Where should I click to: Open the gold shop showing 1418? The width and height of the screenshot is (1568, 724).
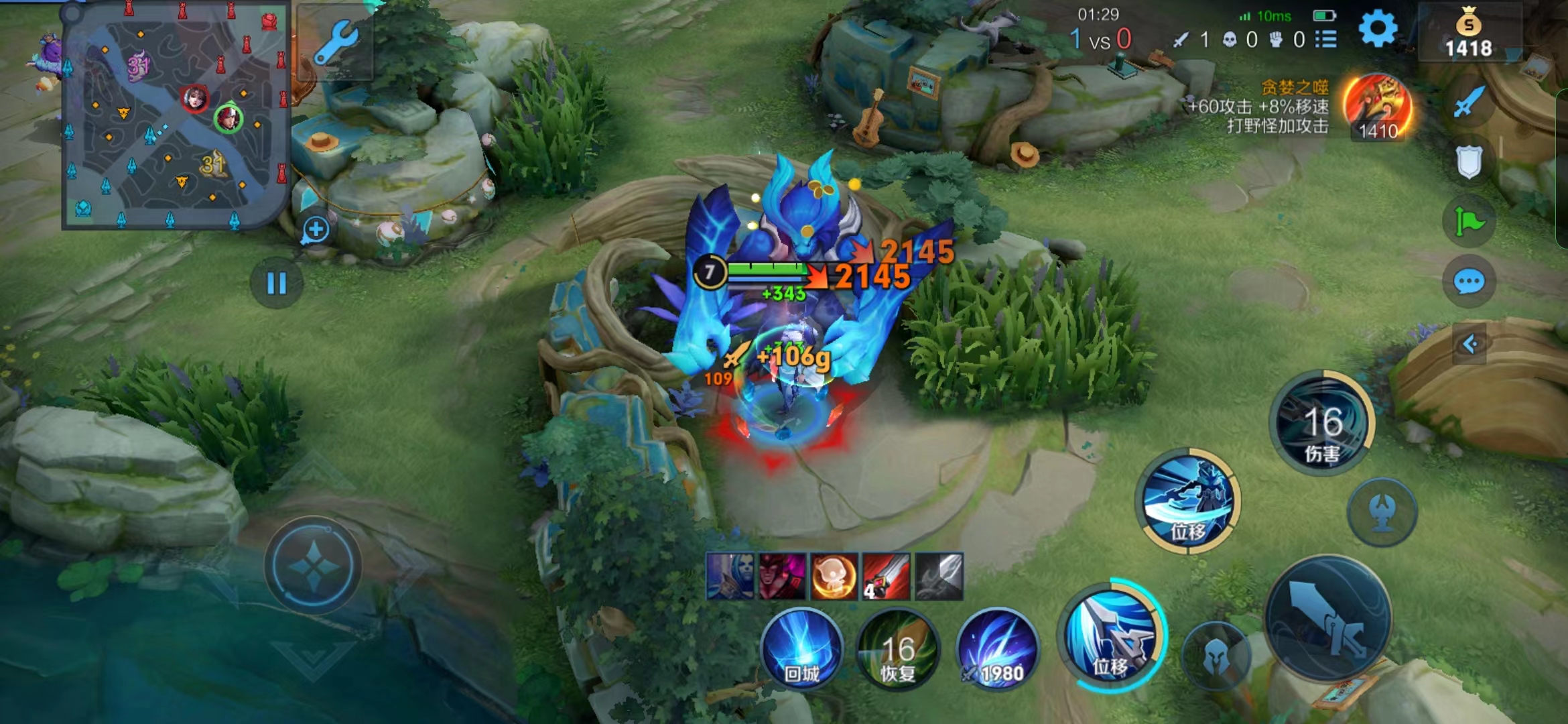click(x=1468, y=34)
